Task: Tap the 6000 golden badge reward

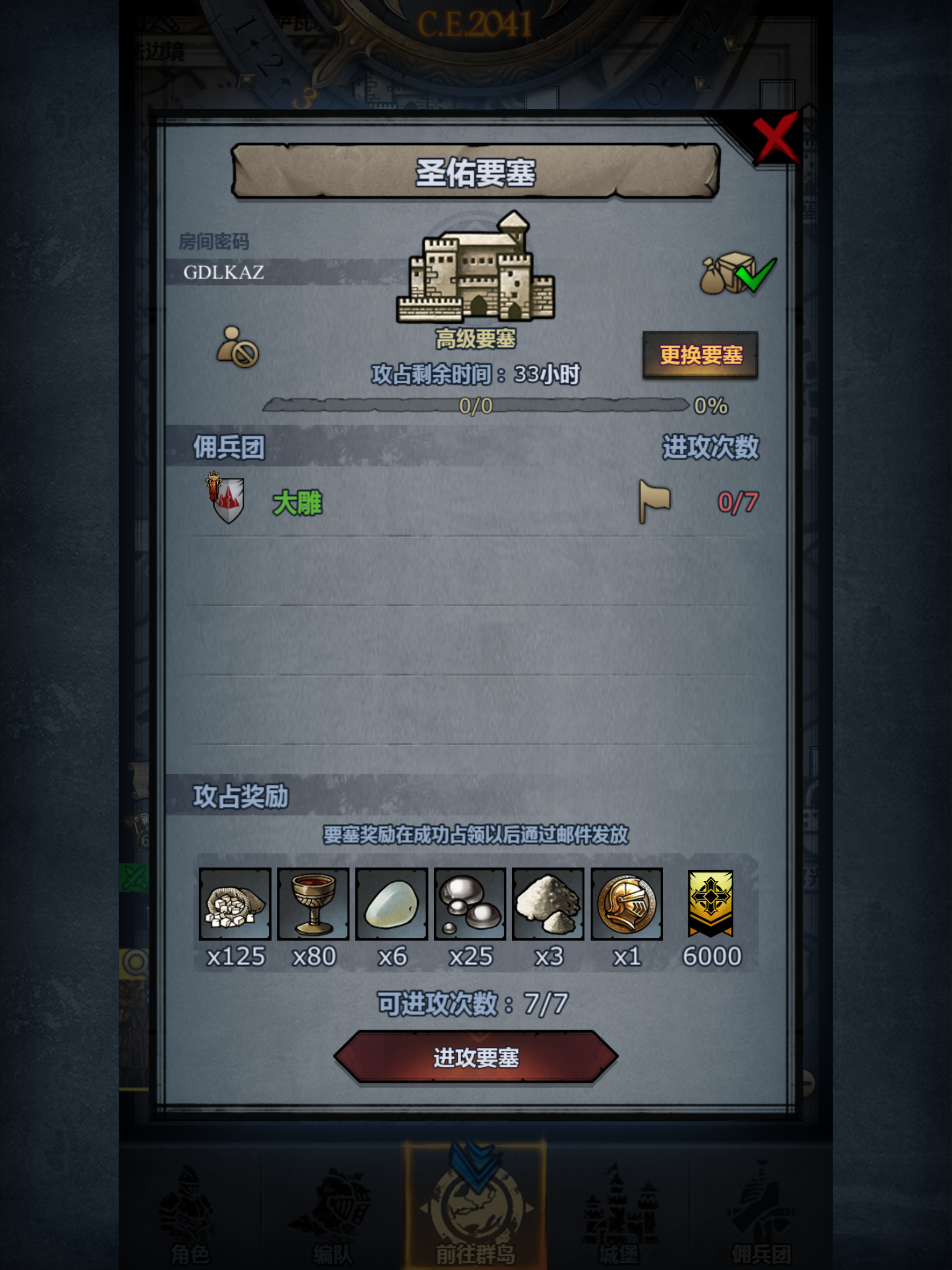Action: tap(710, 903)
